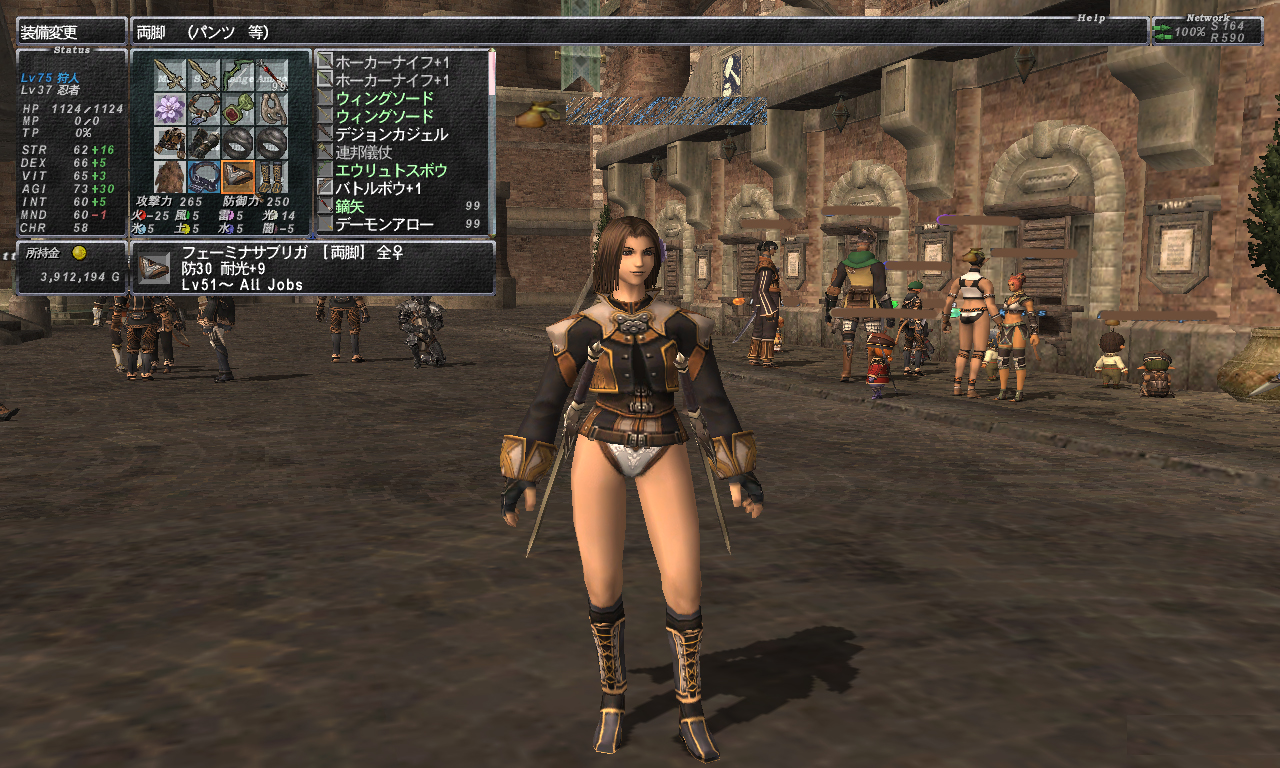
Task: Select the gloves equipment slot
Action: 203,143
